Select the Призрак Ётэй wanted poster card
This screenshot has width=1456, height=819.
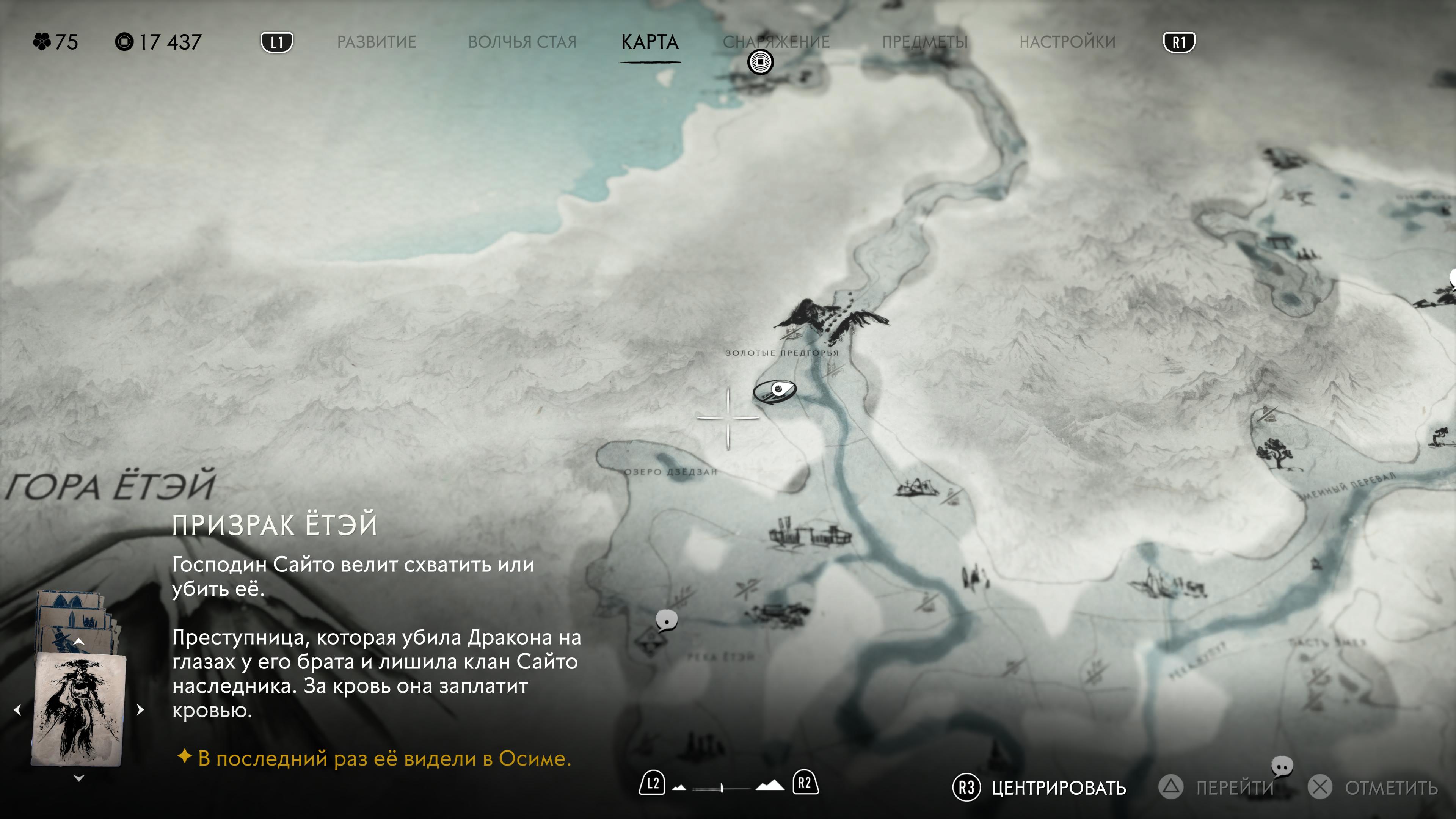click(78, 709)
